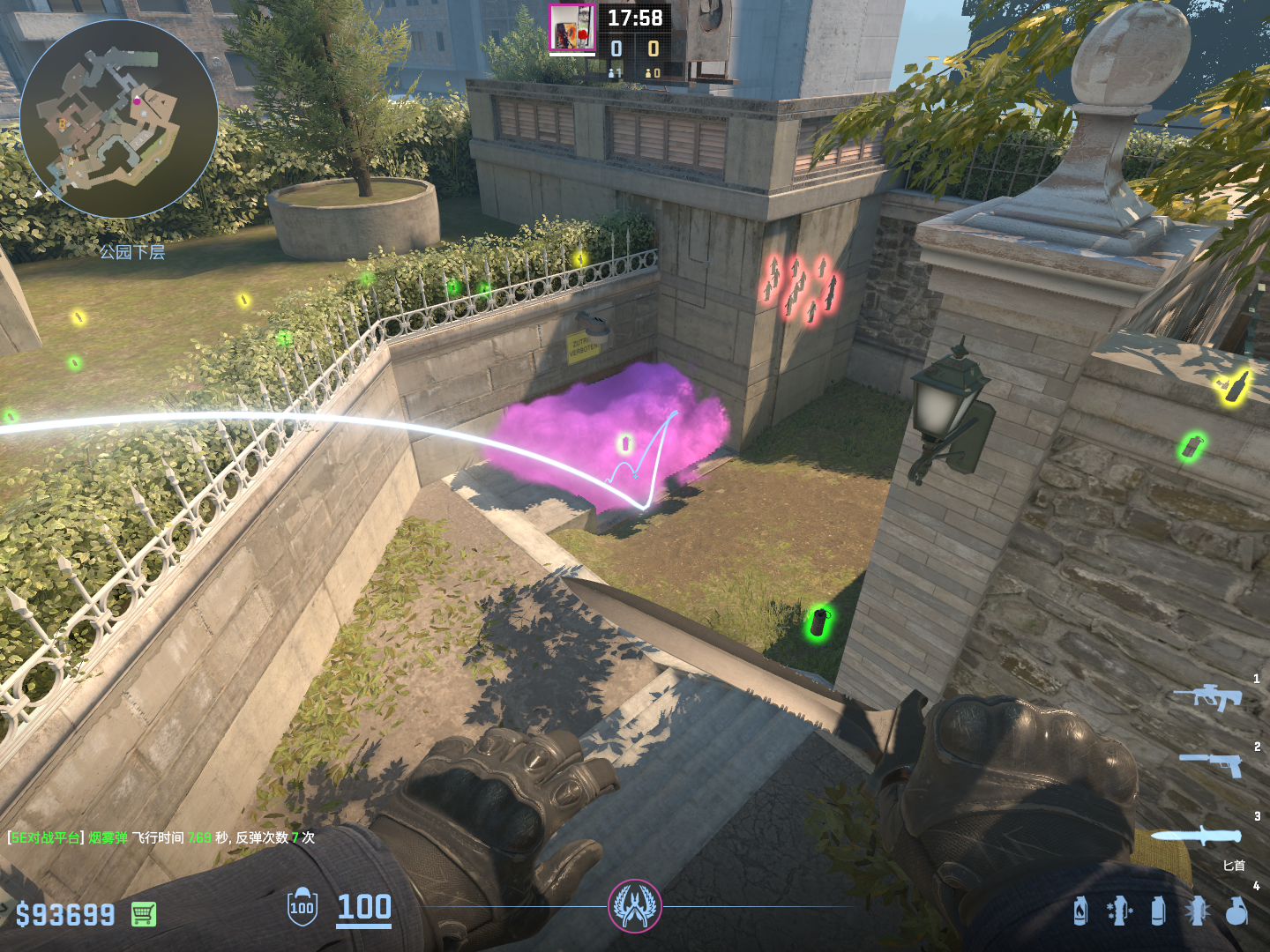The height and width of the screenshot is (952, 1270).
Task: Select the incendiary grenade icon
Action: pyautogui.click(x=1080, y=911)
